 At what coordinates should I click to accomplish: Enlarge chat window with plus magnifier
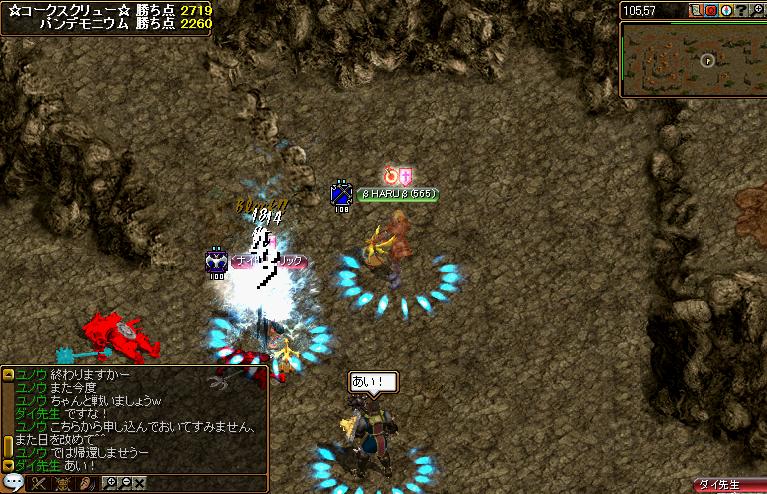(111, 483)
